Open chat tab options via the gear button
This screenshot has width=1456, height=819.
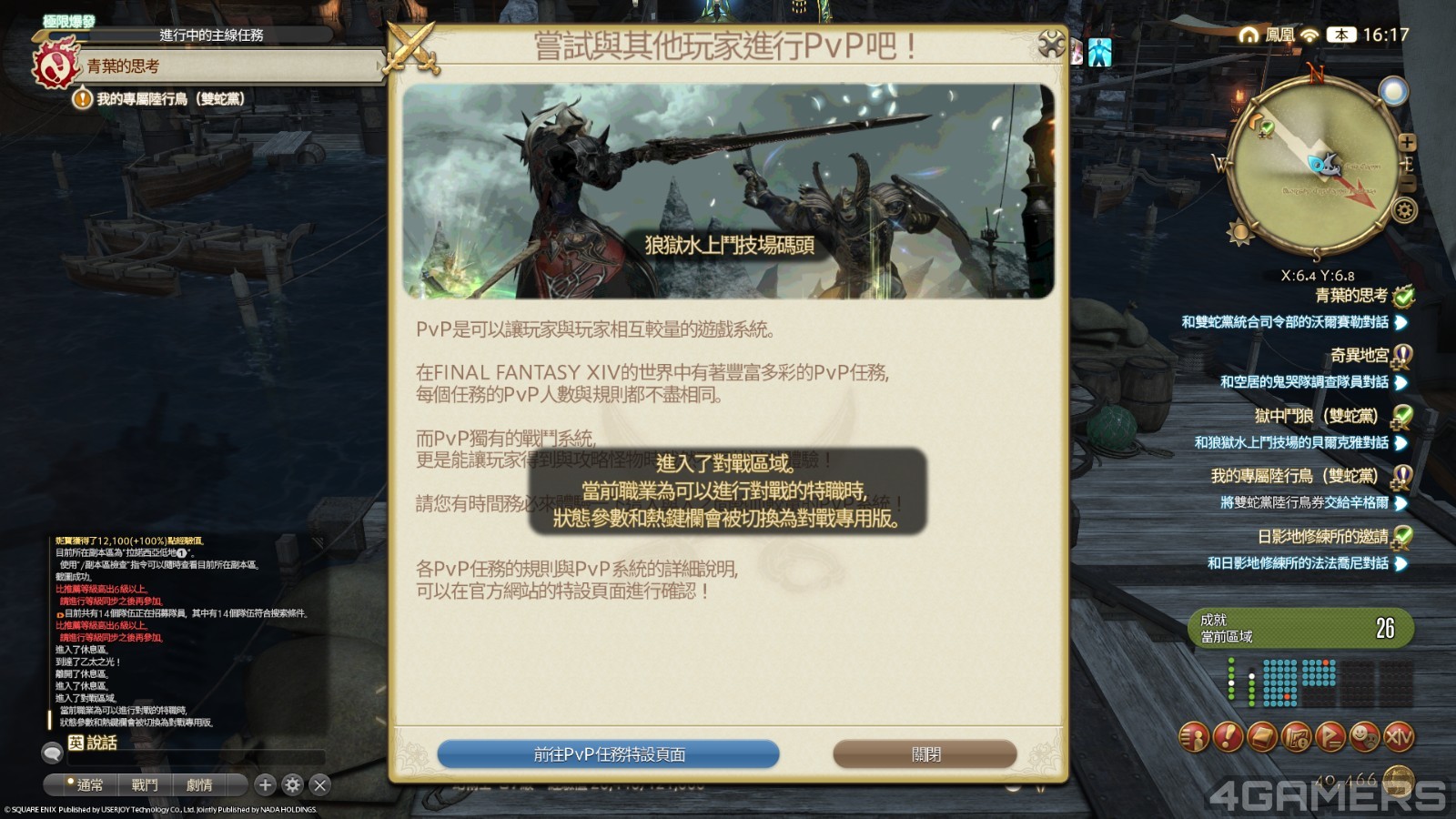point(291,784)
